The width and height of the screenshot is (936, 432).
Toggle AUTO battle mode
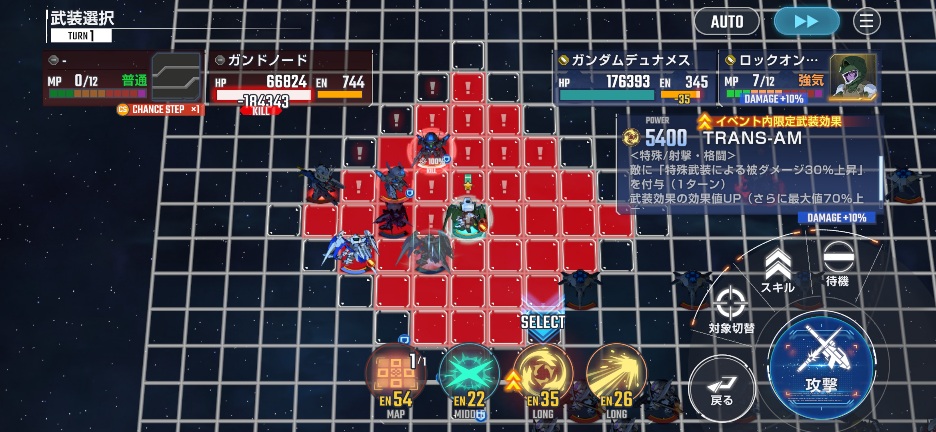pyautogui.click(x=727, y=21)
